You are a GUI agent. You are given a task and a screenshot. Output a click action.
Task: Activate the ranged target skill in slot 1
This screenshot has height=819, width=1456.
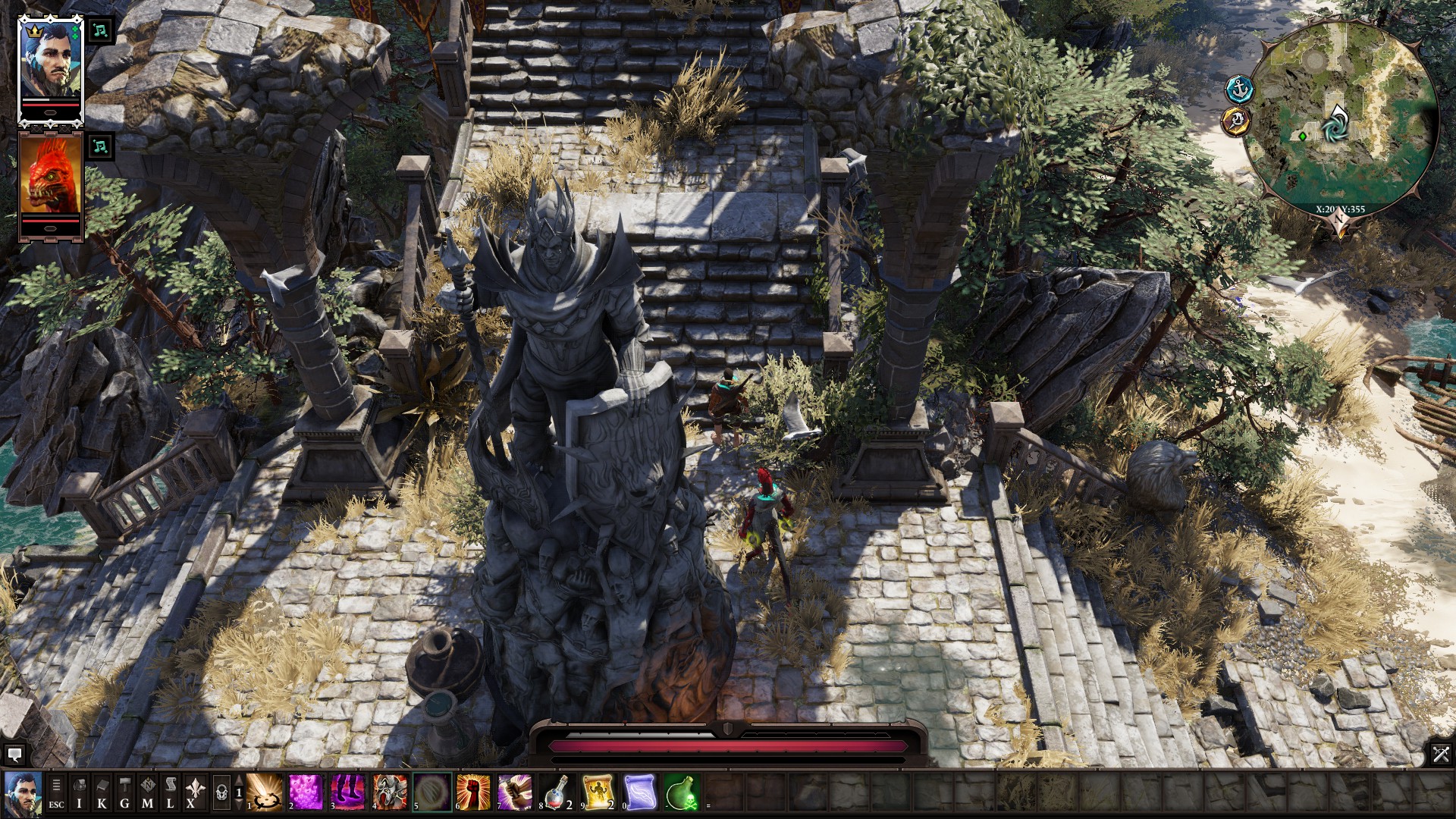[265, 792]
